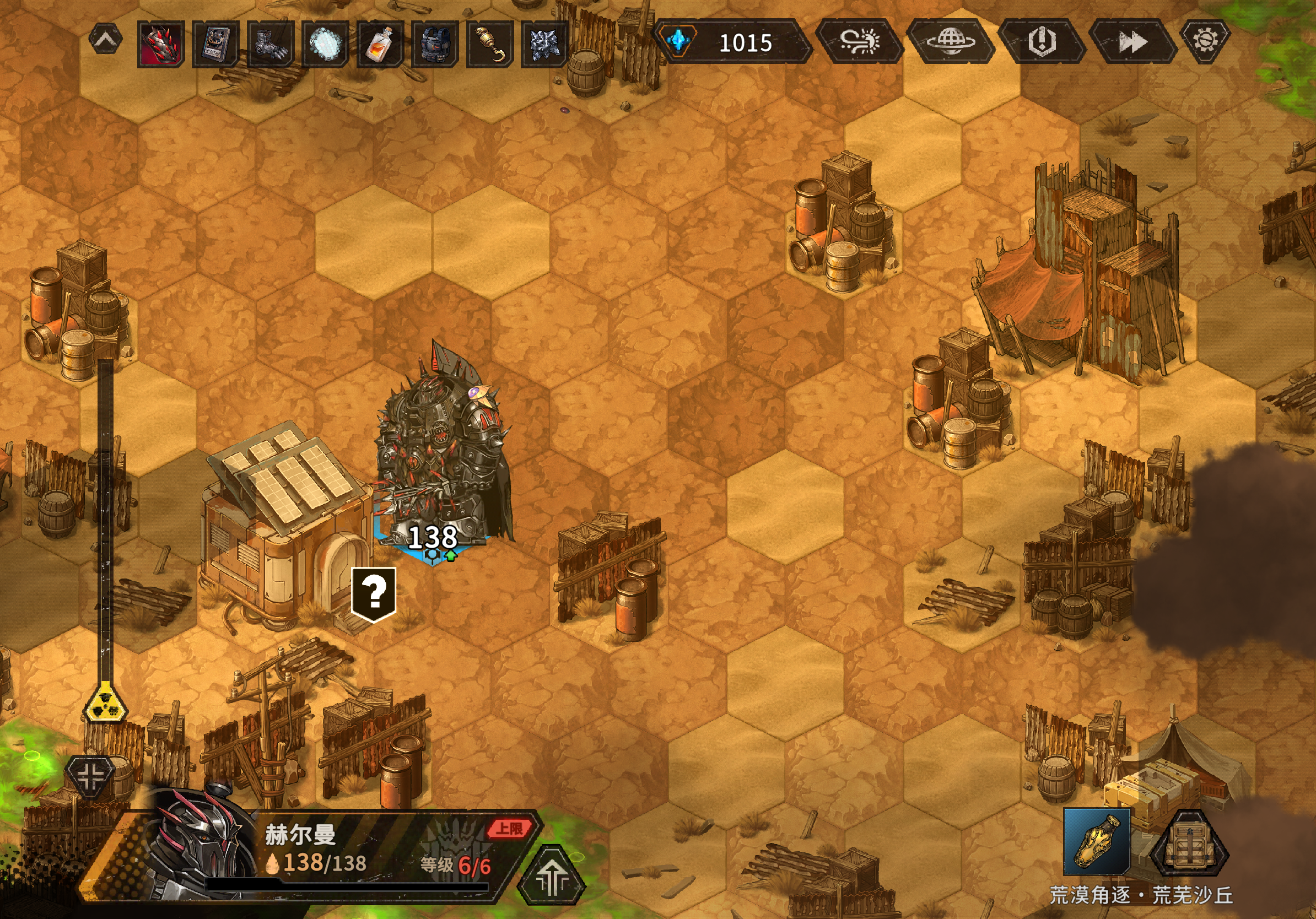
Task: Select the orange potion bottle relic
Action: 380,44
